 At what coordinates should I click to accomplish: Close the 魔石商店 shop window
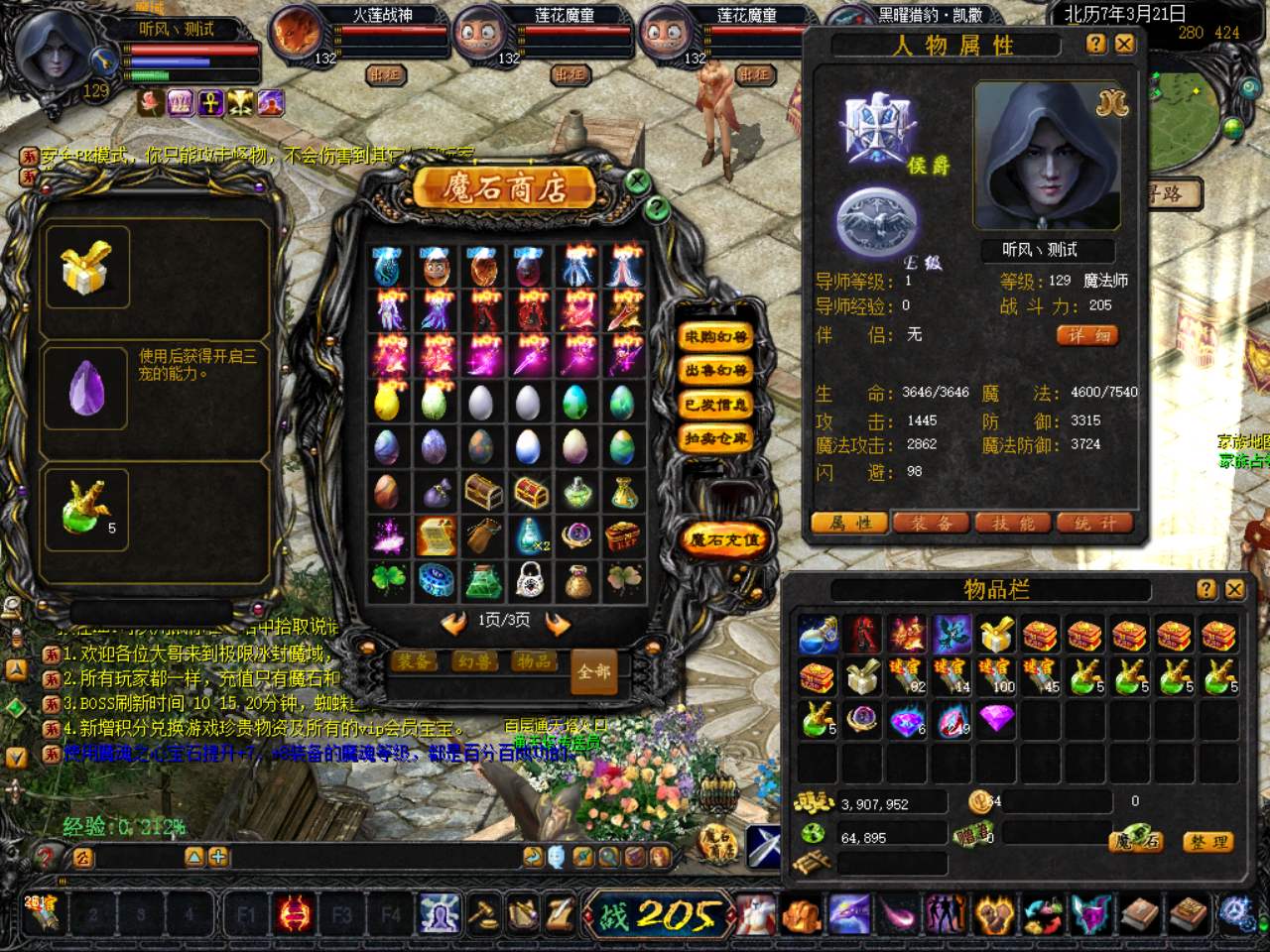(637, 180)
